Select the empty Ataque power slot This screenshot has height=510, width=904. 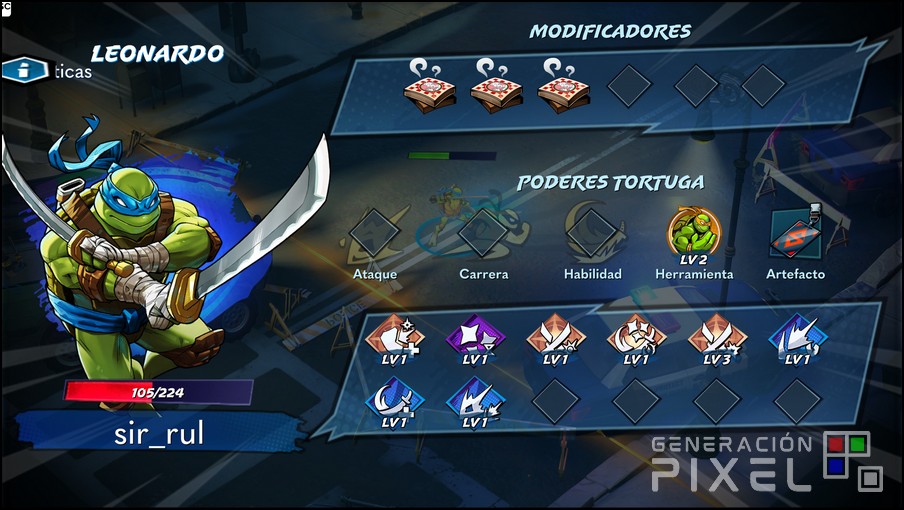tap(375, 233)
